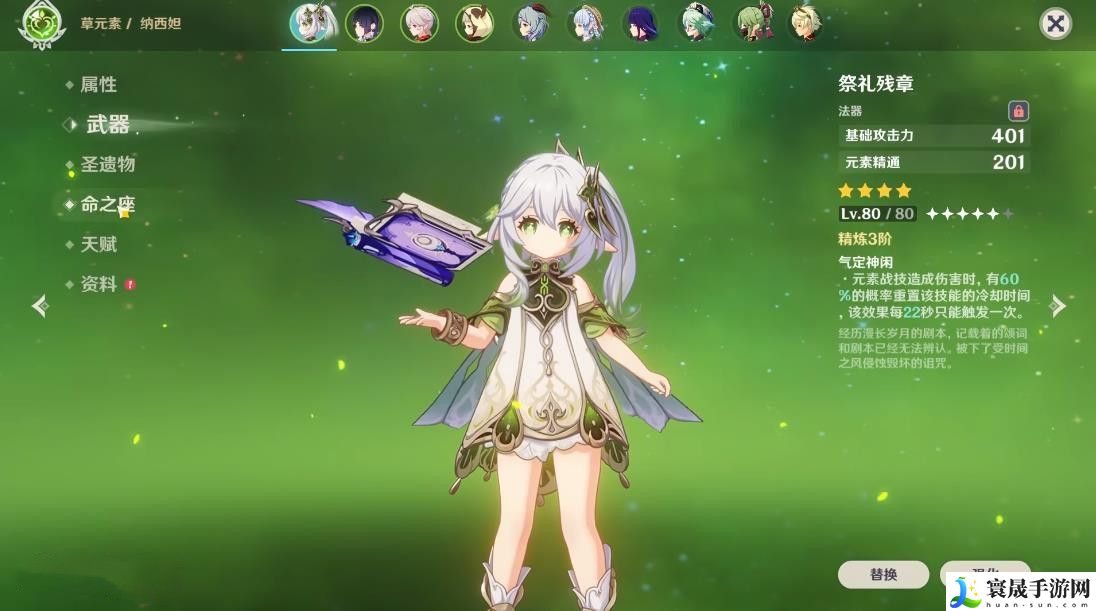Toggle the weapon lock icon
This screenshot has height=611, width=1096.
(x=1018, y=111)
